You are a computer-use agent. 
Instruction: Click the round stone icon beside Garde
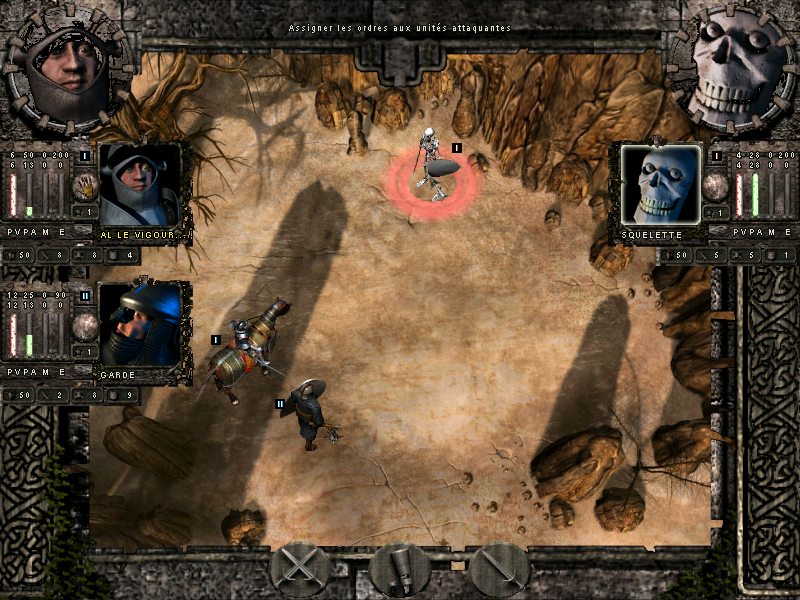pyautogui.click(x=85, y=324)
